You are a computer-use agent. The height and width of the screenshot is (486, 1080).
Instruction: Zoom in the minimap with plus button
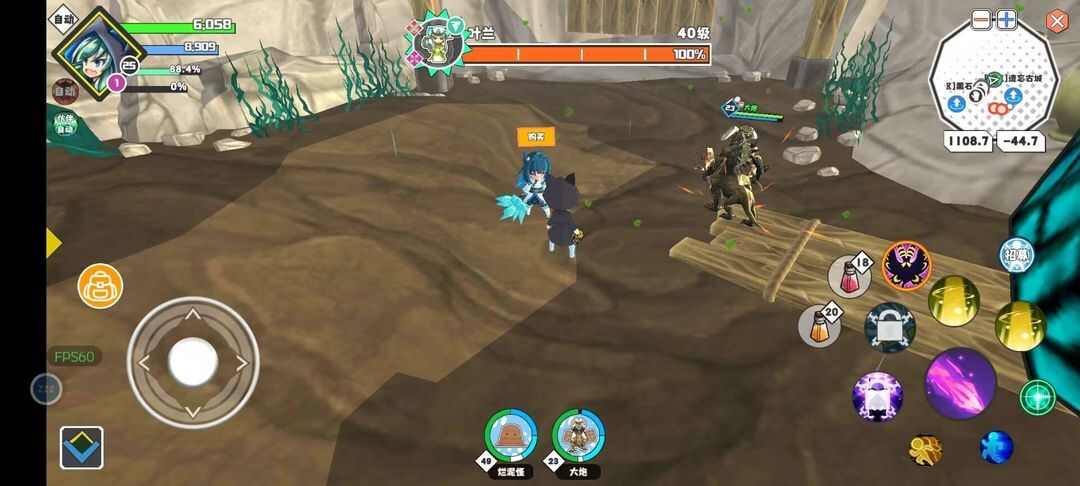(1006, 20)
